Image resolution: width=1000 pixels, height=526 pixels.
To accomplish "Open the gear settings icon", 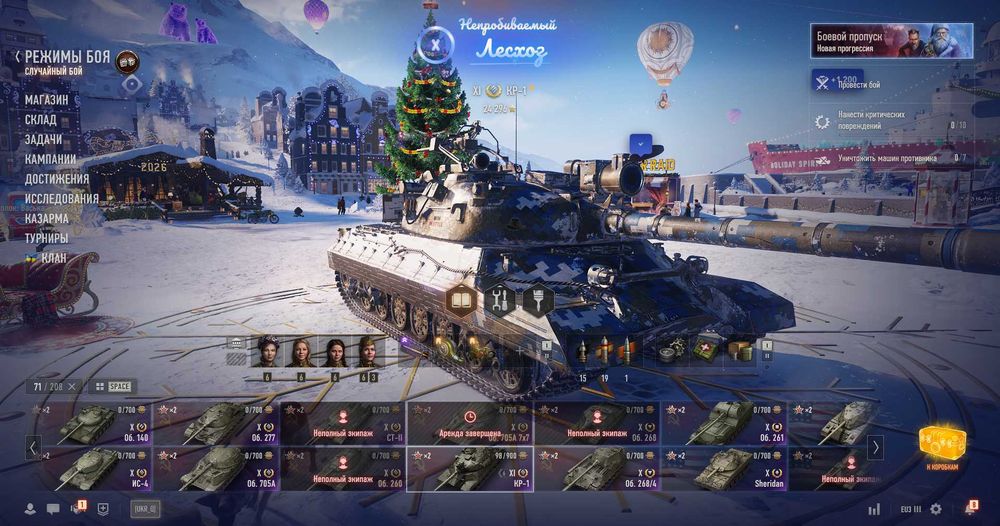I will tap(936, 509).
